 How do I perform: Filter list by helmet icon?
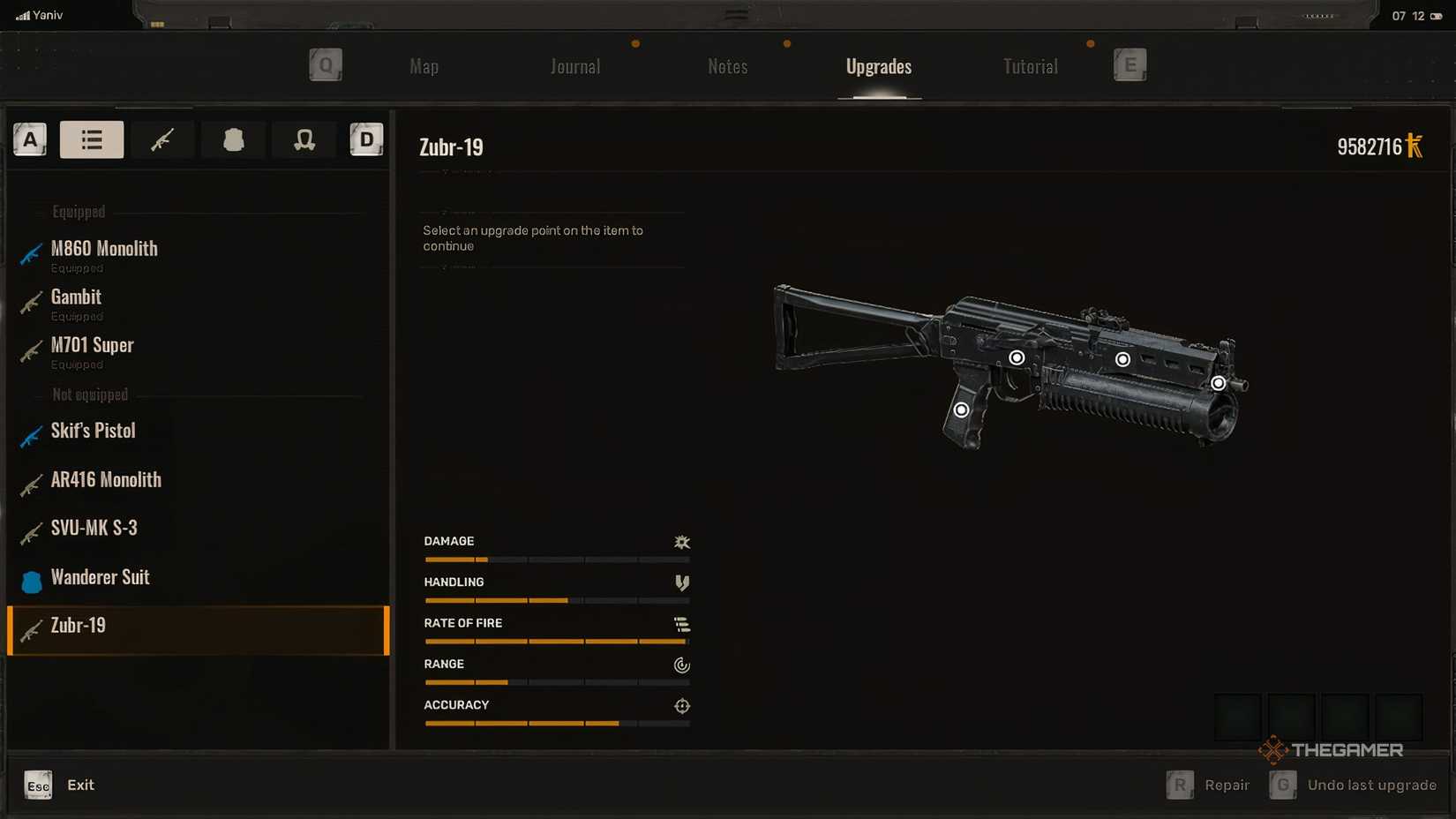pos(304,139)
